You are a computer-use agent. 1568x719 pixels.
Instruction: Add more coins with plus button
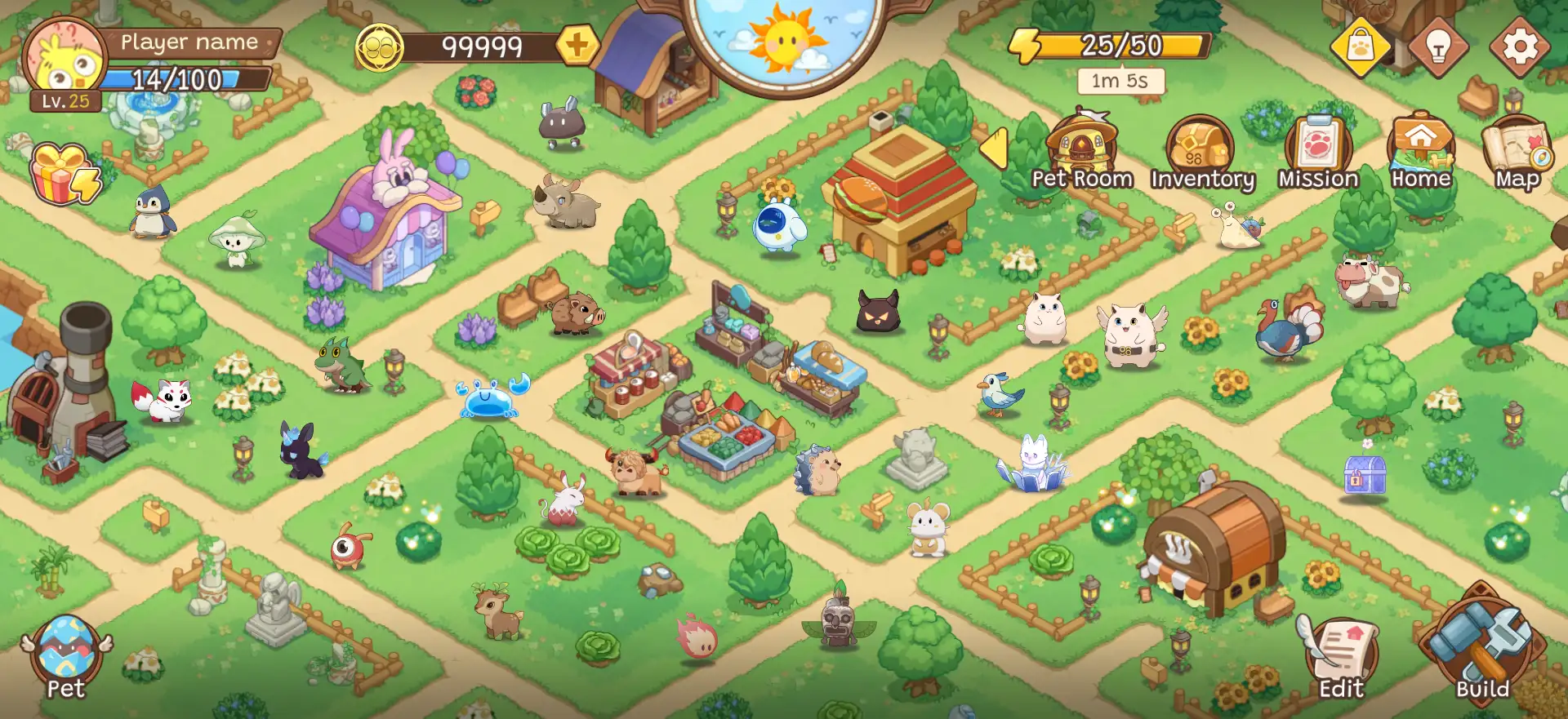point(577,46)
